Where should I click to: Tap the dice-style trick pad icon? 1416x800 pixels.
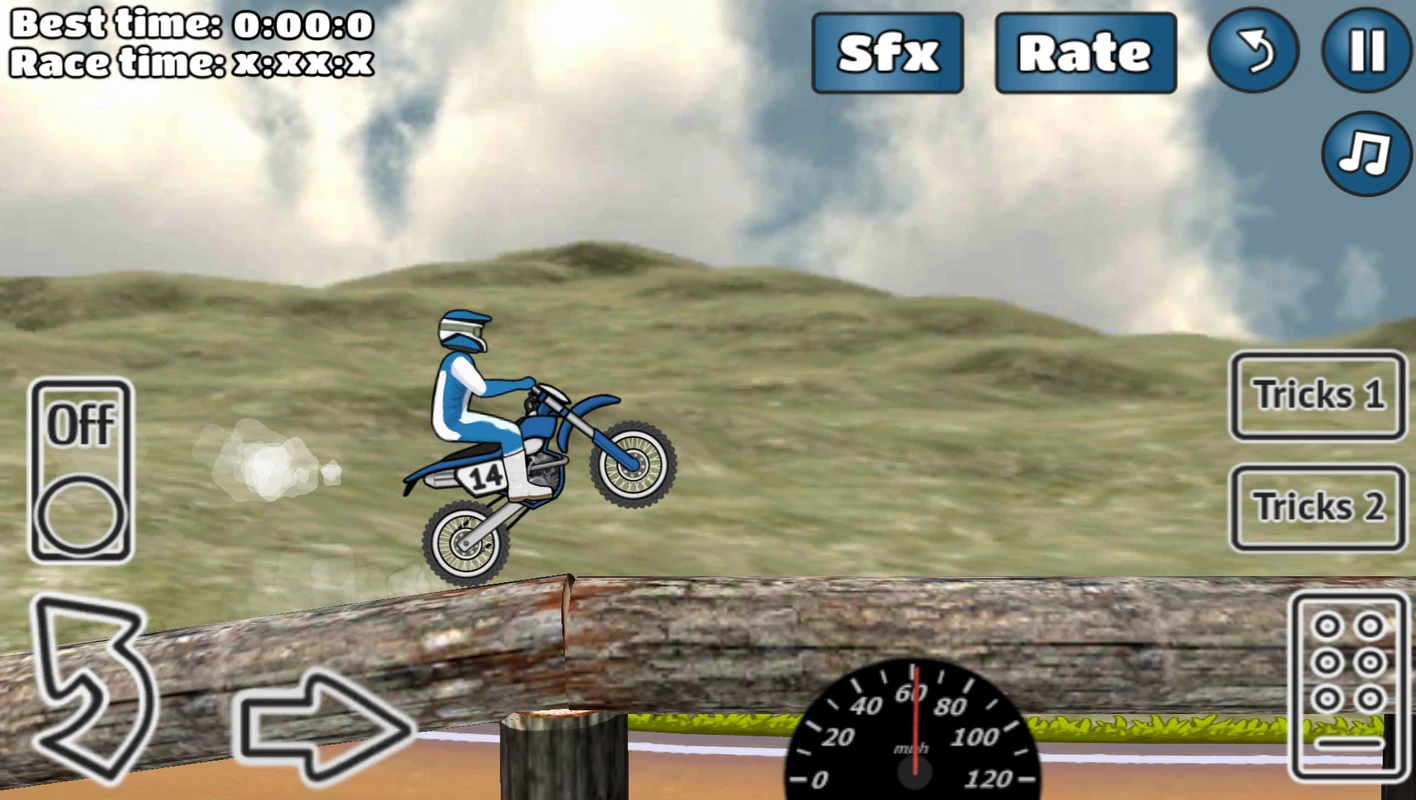pyautogui.click(x=1349, y=685)
